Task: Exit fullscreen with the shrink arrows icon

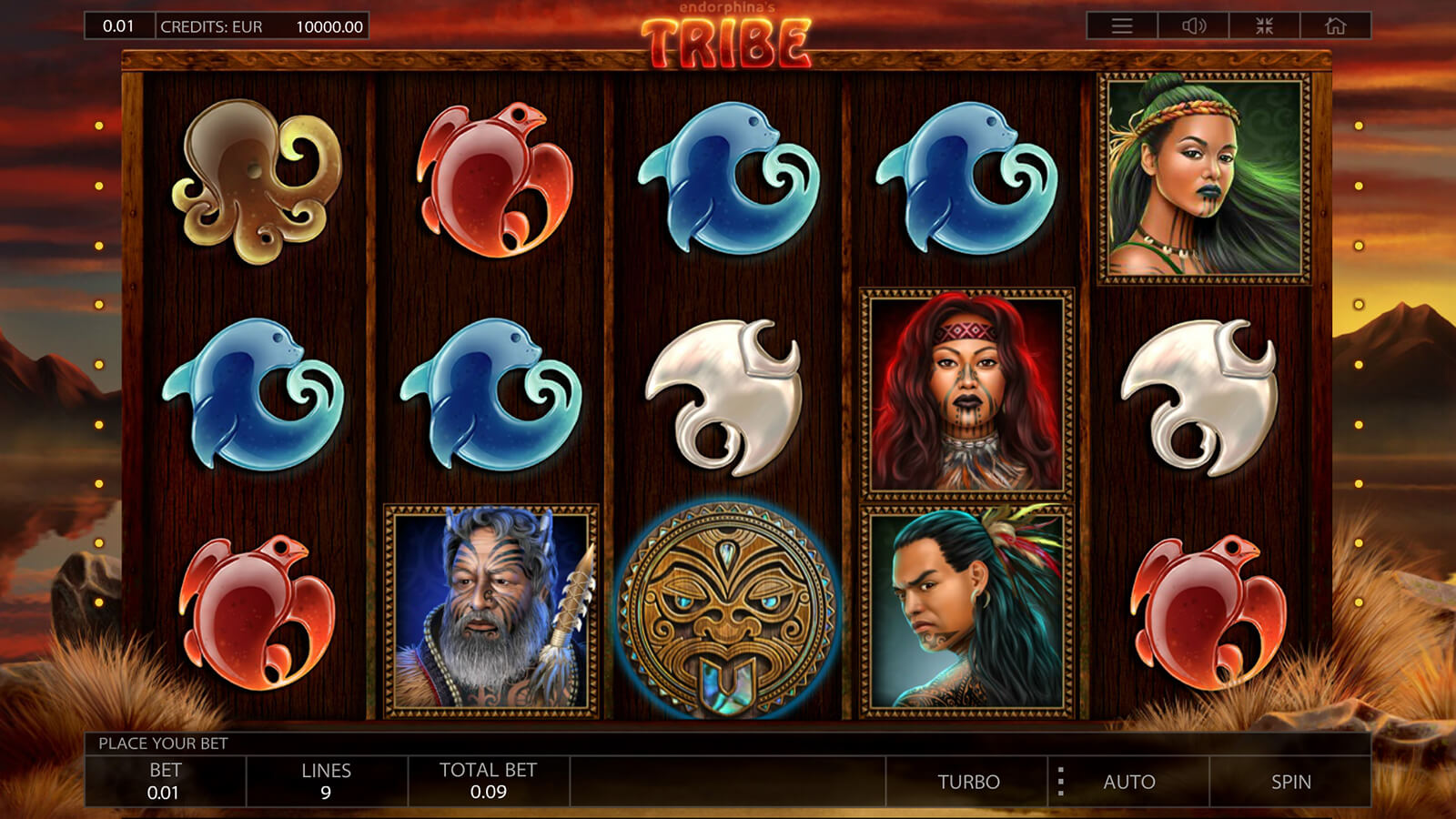Action: point(1264,25)
